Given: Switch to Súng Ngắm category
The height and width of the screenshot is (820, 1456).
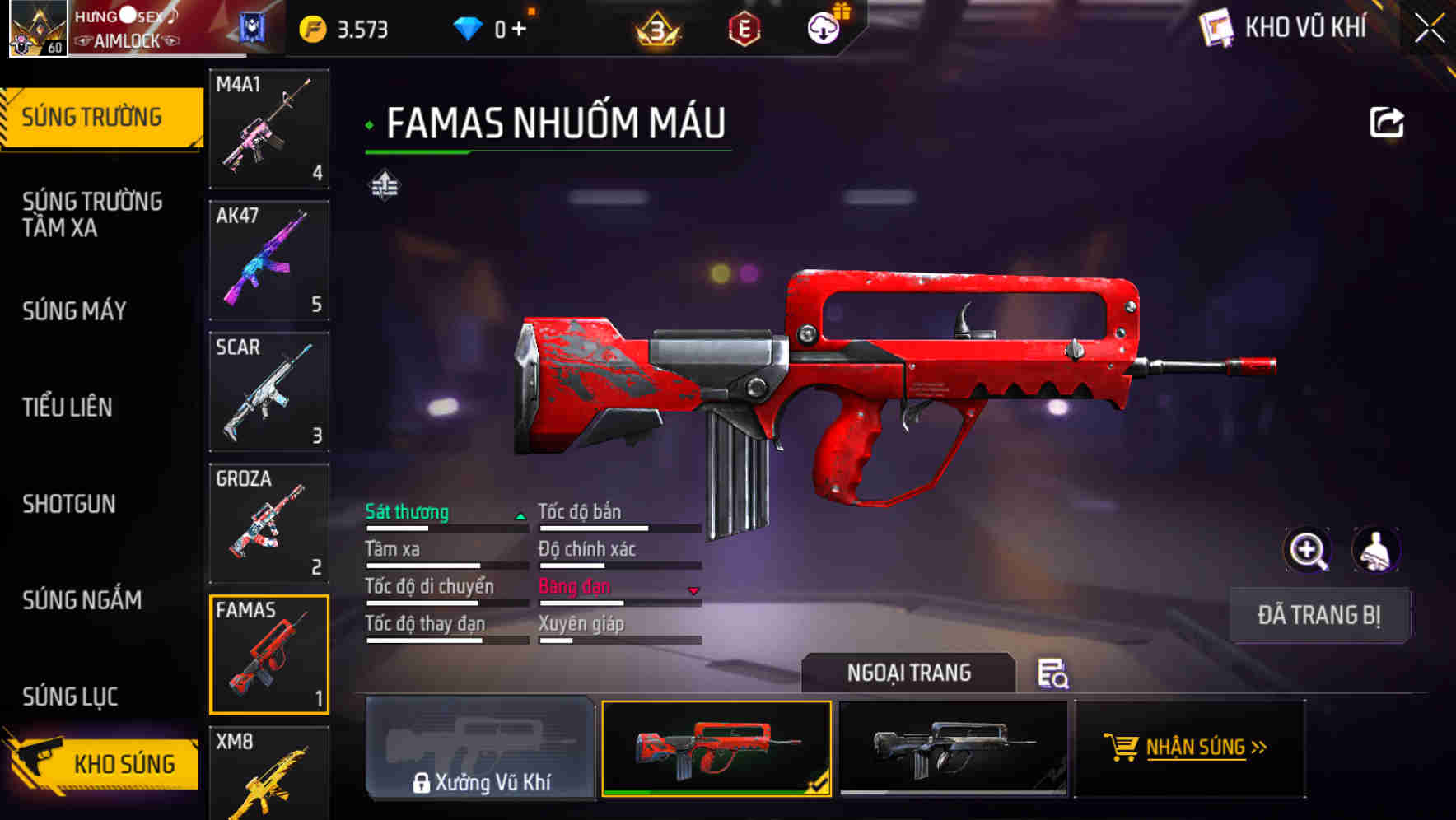Looking at the screenshot, I should point(82,600).
